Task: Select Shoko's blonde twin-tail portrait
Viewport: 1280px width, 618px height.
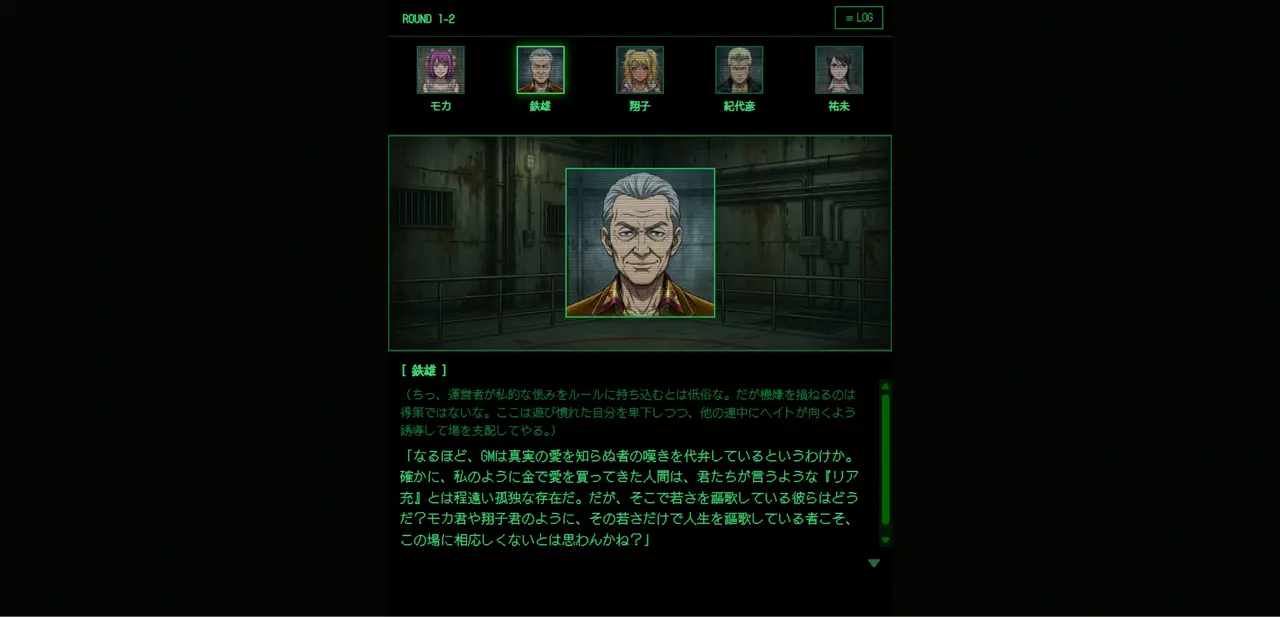Action: pyautogui.click(x=640, y=70)
